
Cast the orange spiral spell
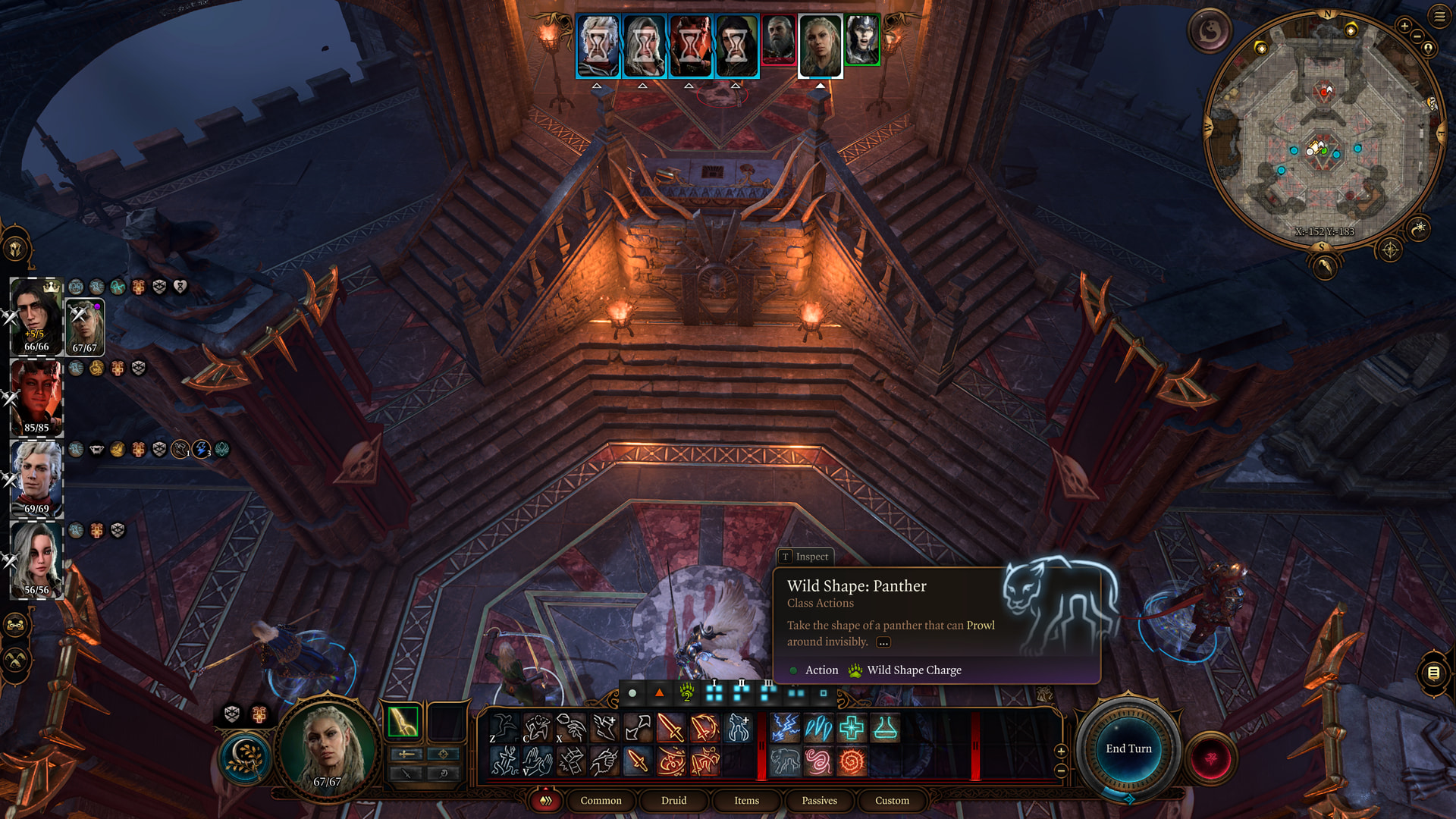[x=852, y=761]
